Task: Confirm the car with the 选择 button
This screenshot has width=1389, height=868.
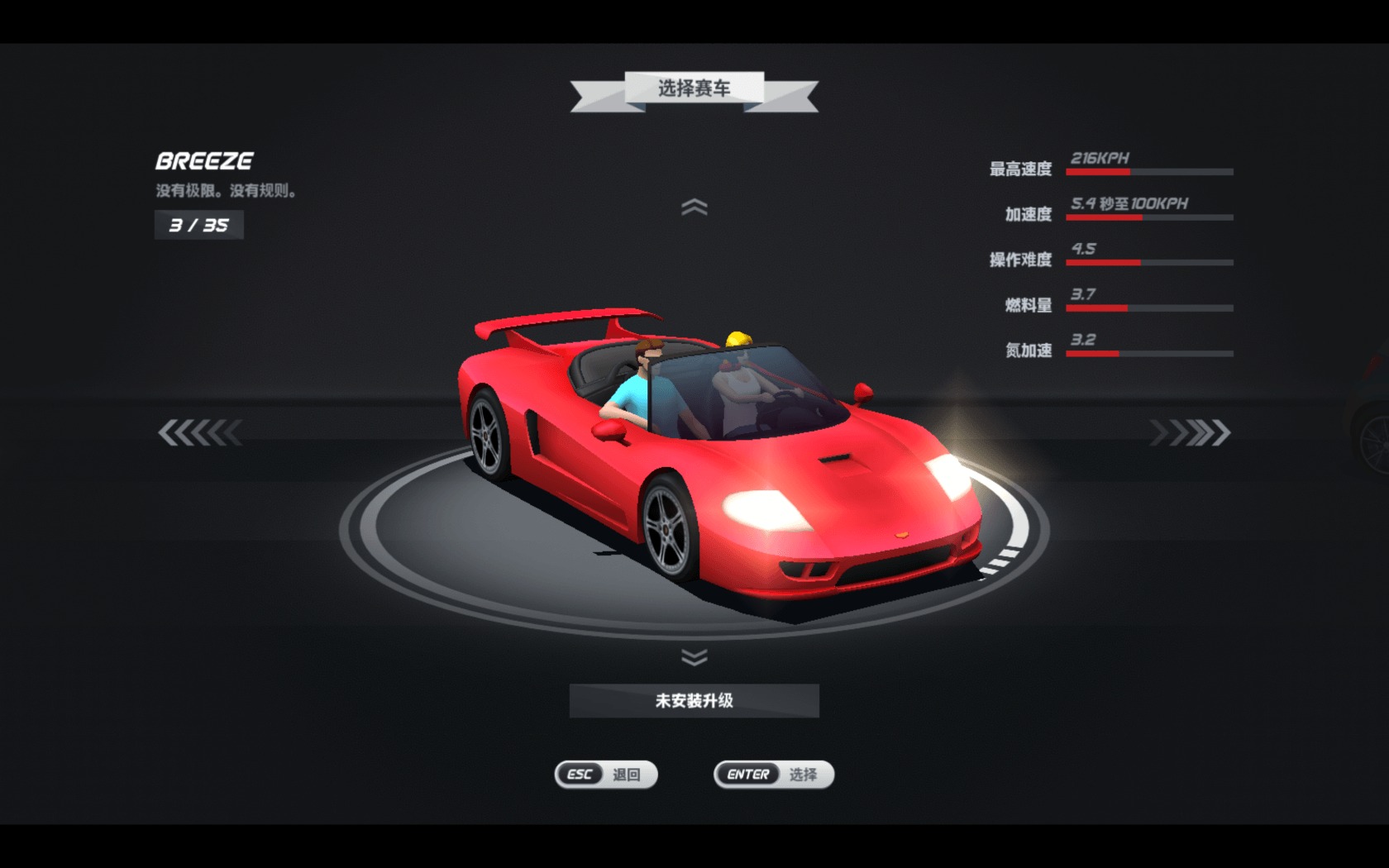Action: click(773, 775)
